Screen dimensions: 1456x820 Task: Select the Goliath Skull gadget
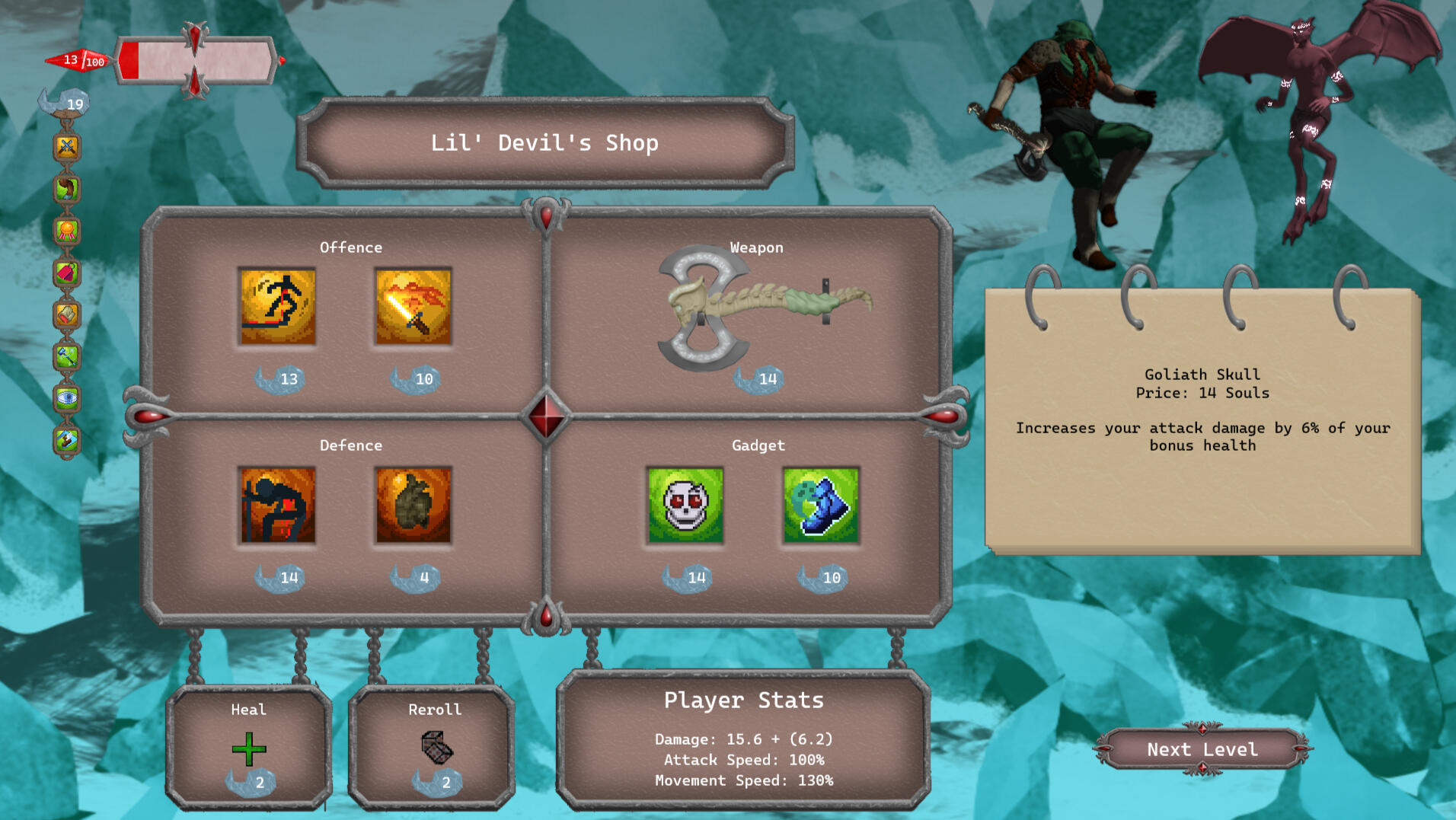[x=685, y=505]
